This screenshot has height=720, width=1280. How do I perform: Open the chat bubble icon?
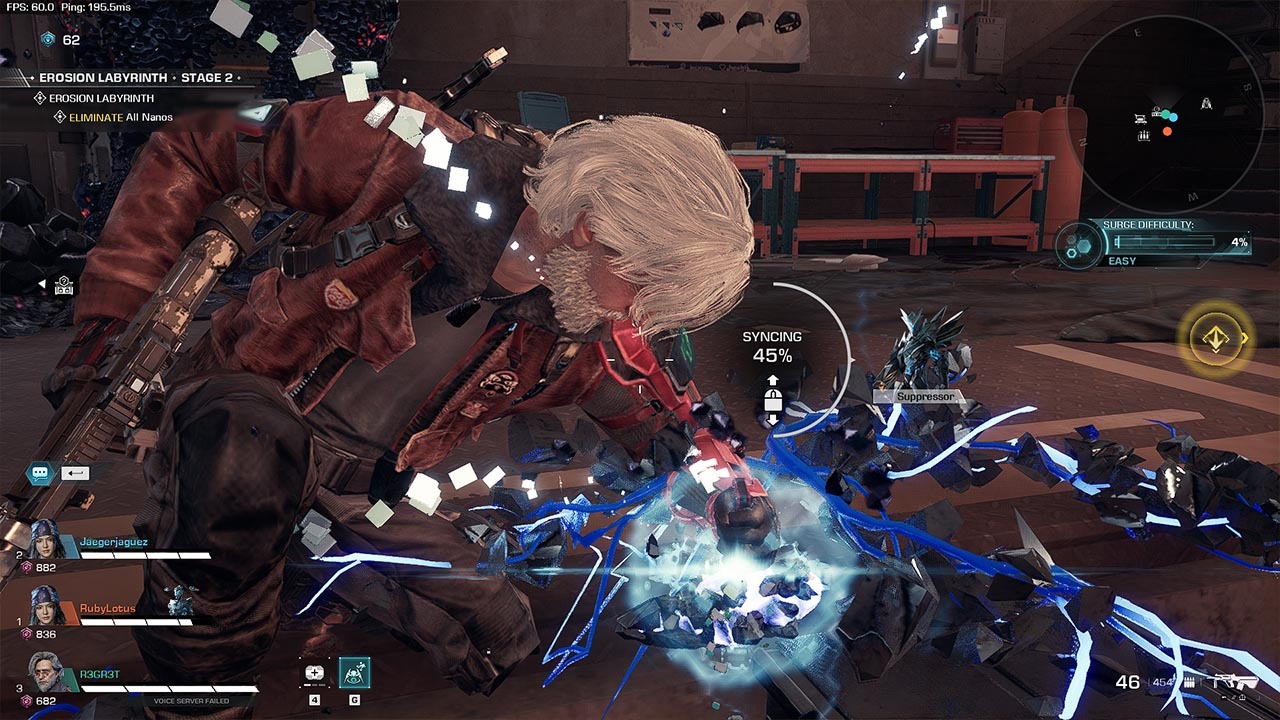40,473
